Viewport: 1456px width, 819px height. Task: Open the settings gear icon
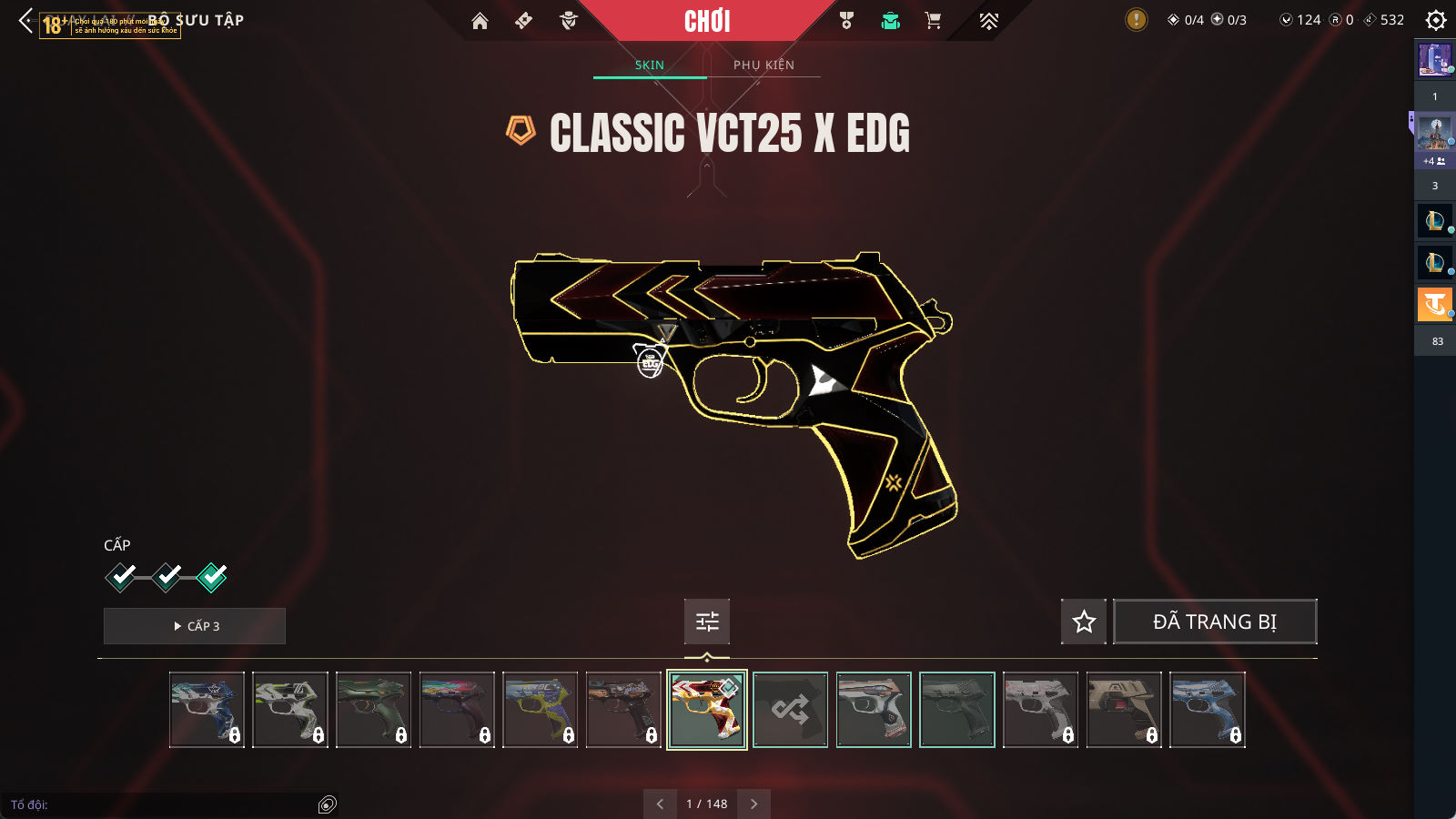(1436, 20)
